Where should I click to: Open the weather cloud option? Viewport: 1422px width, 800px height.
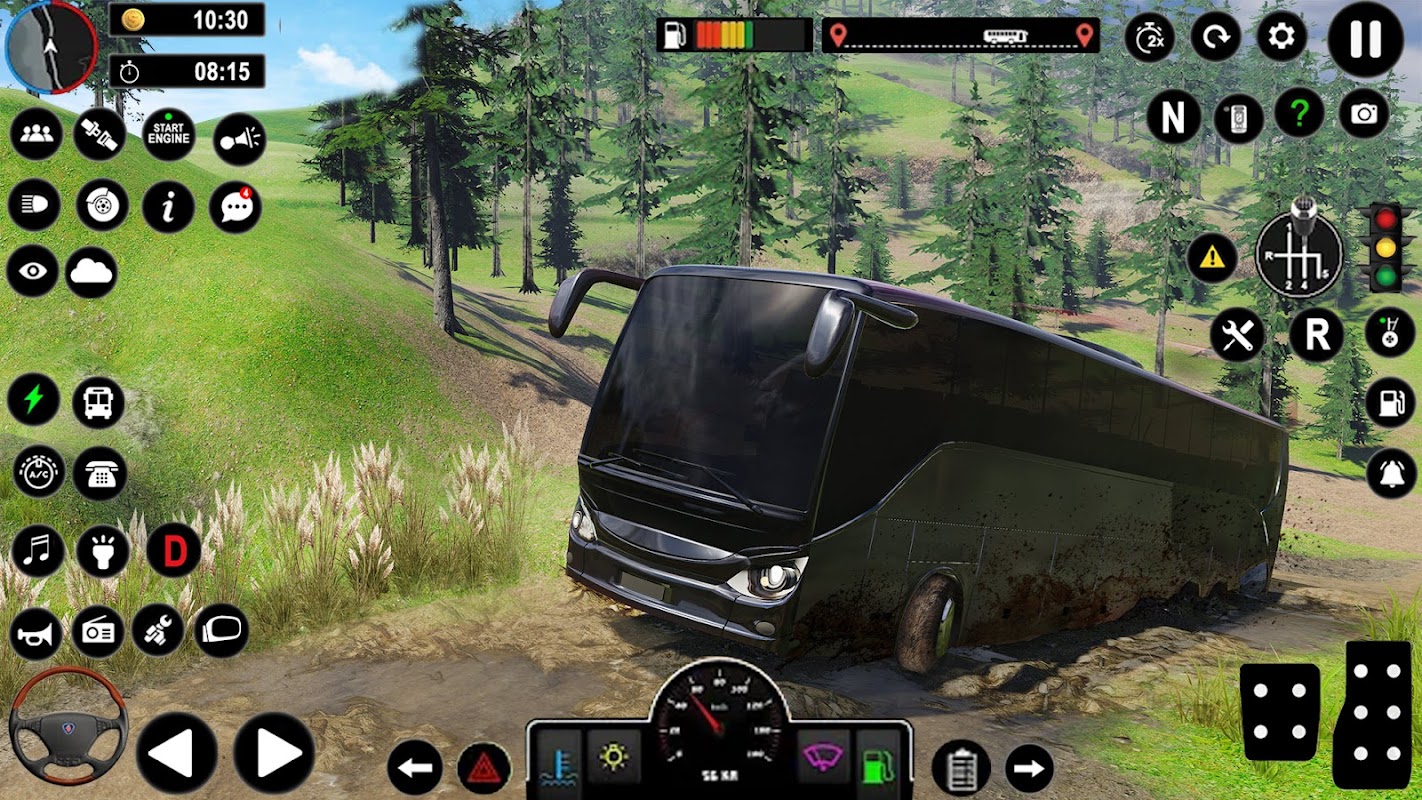tap(92, 272)
